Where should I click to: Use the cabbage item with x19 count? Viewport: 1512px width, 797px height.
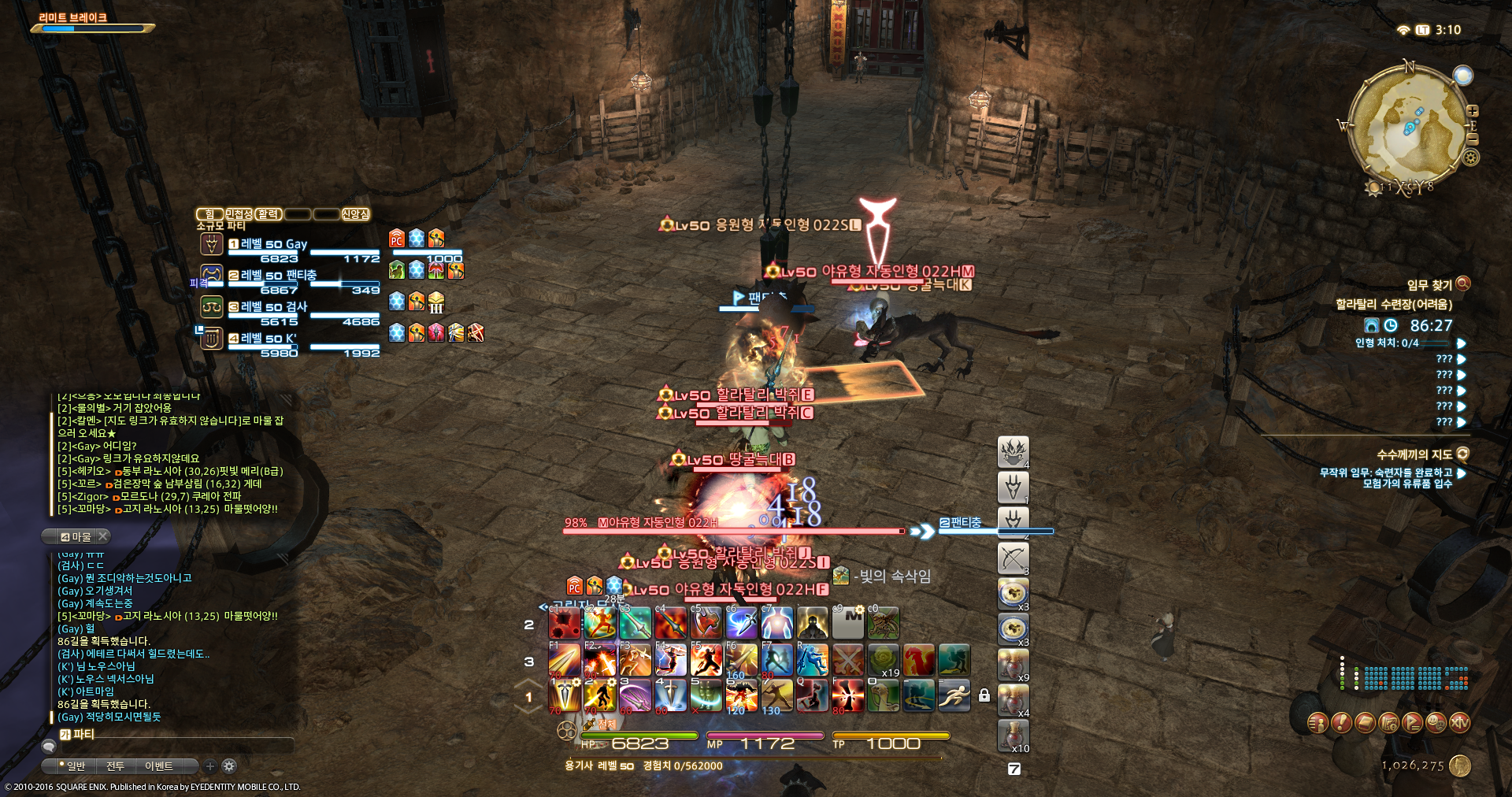884,660
